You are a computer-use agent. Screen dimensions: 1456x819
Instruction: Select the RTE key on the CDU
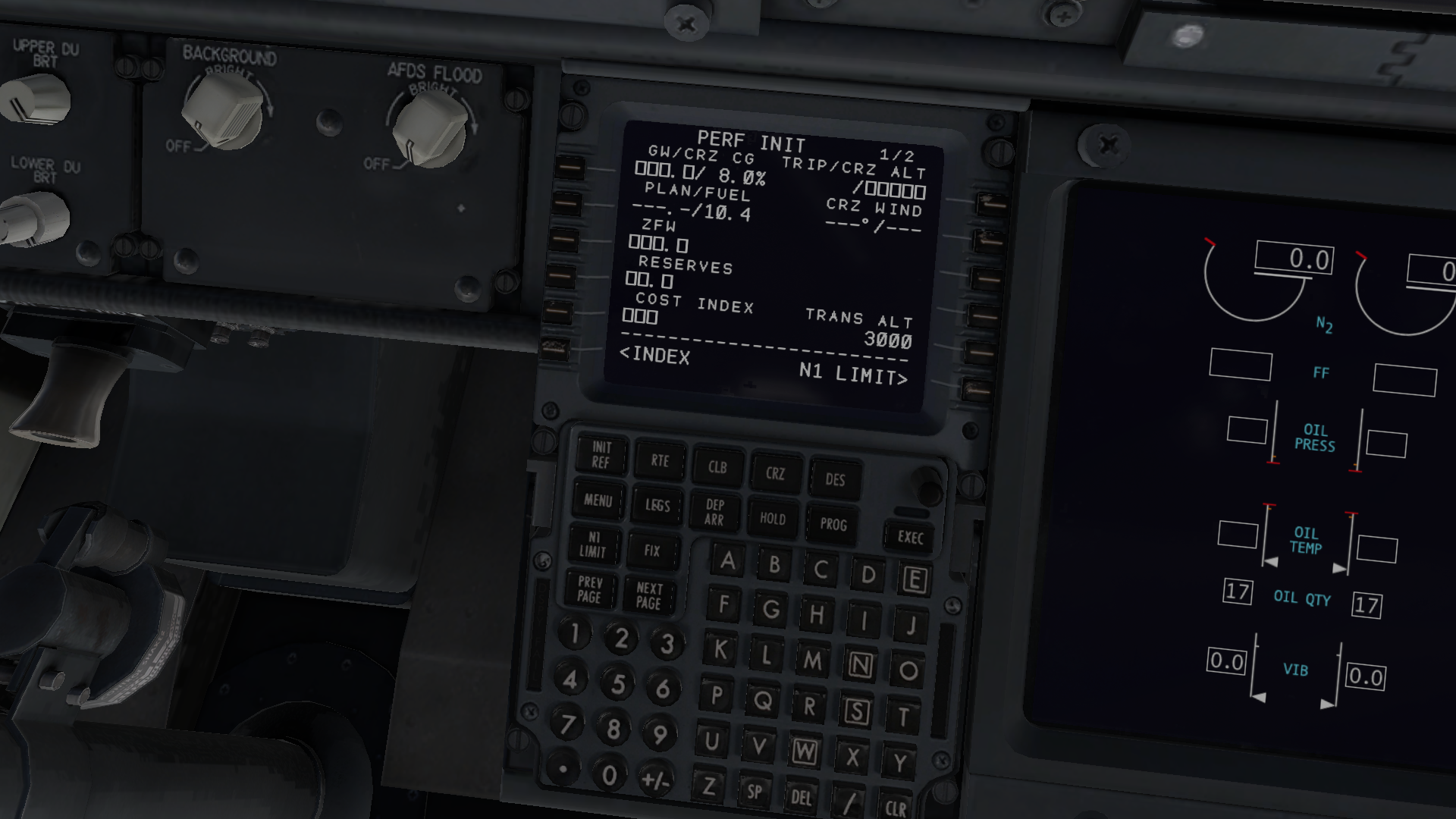pyautogui.click(x=660, y=461)
